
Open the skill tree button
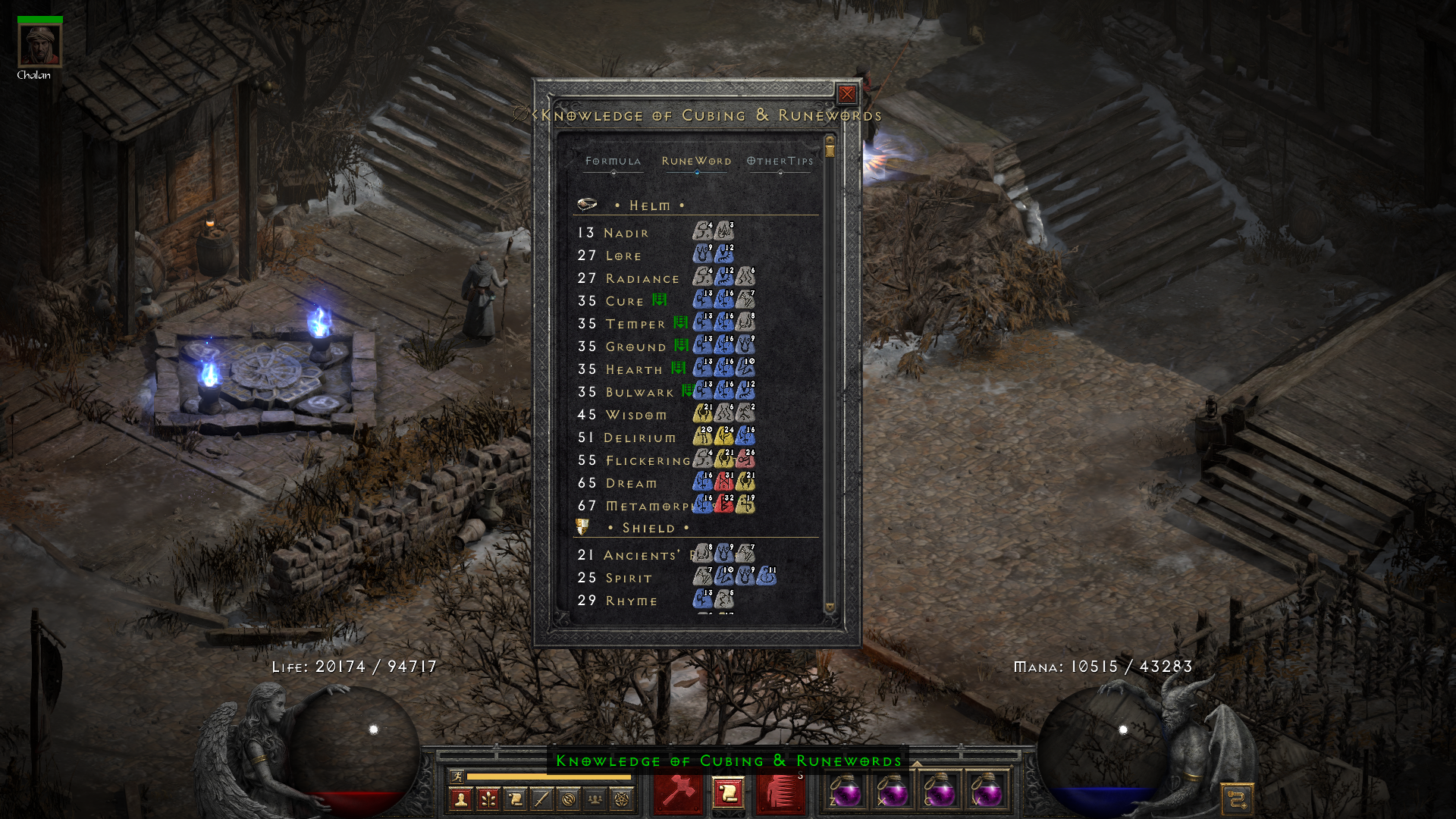click(488, 799)
